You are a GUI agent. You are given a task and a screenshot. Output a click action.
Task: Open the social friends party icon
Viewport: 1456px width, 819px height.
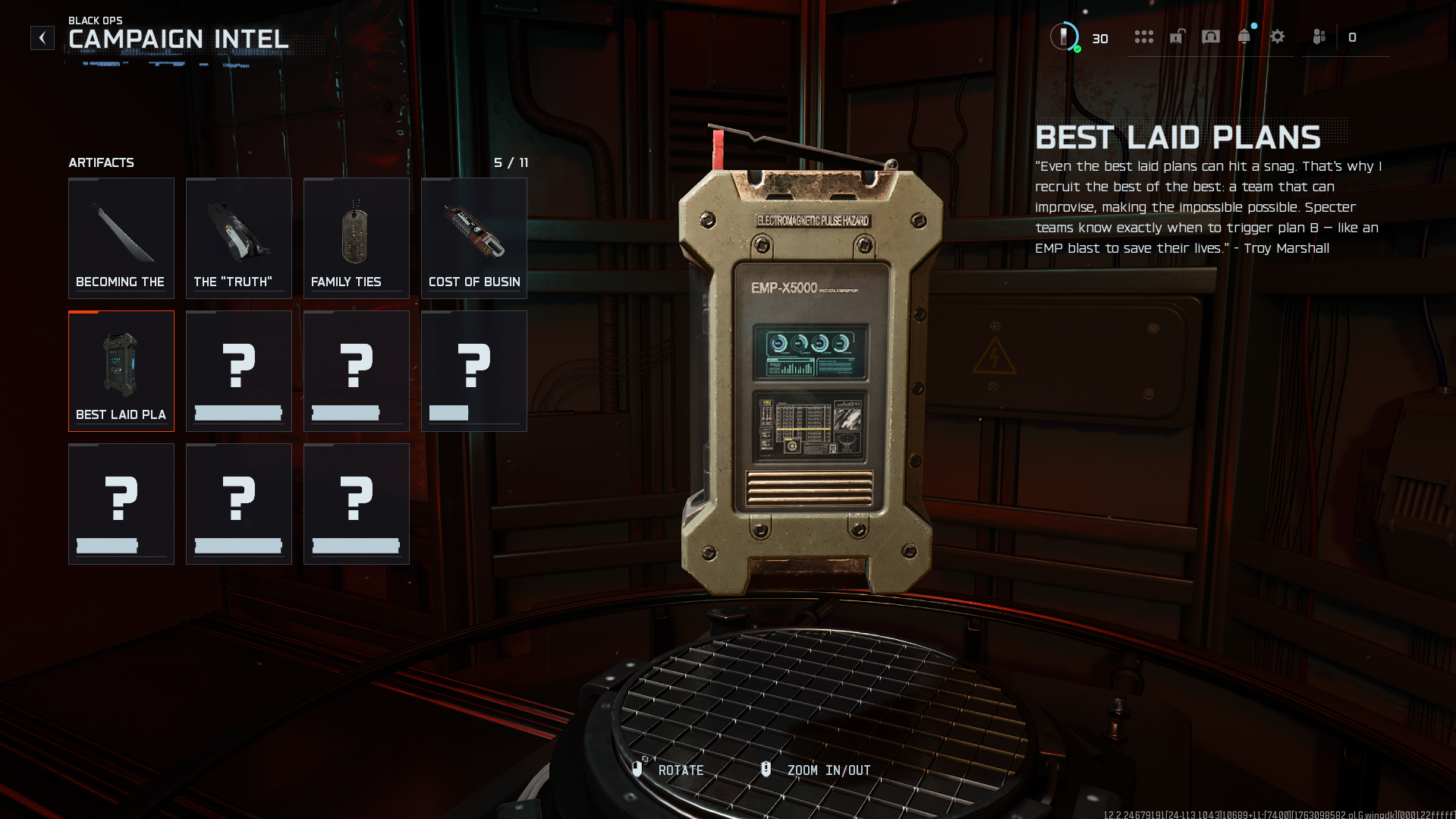click(1319, 36)
